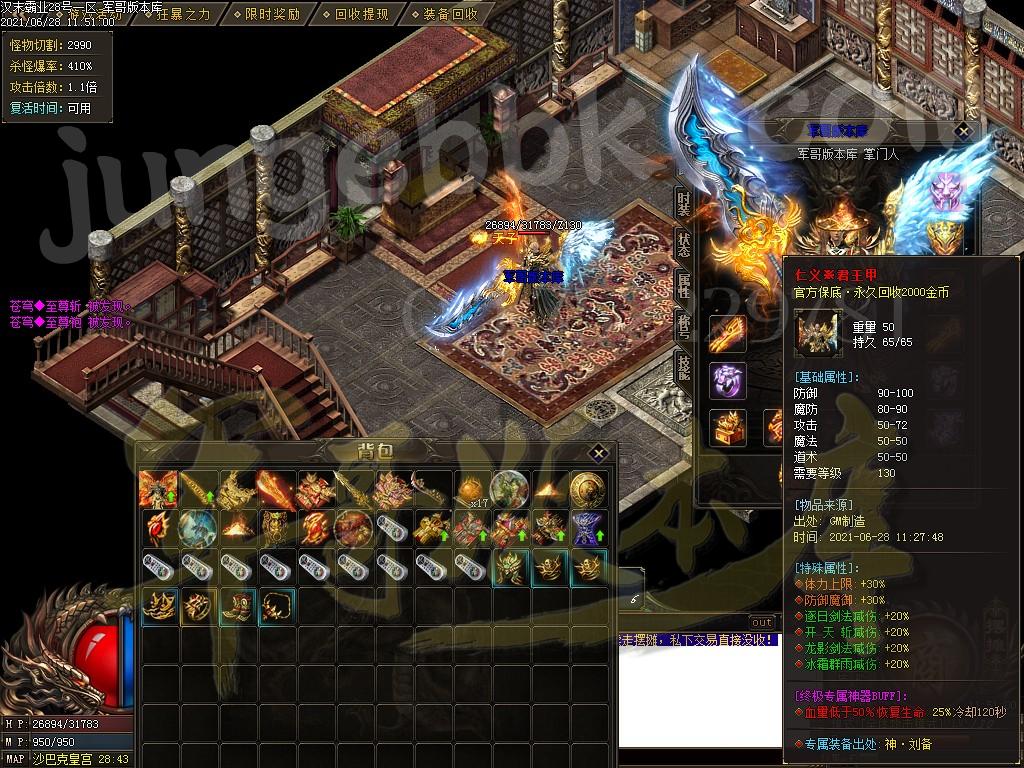This screenshot has width=1024, height=768.
Task: Select the purple ring equipment slot
Action: pyautogui.click(x=727, y=381)
